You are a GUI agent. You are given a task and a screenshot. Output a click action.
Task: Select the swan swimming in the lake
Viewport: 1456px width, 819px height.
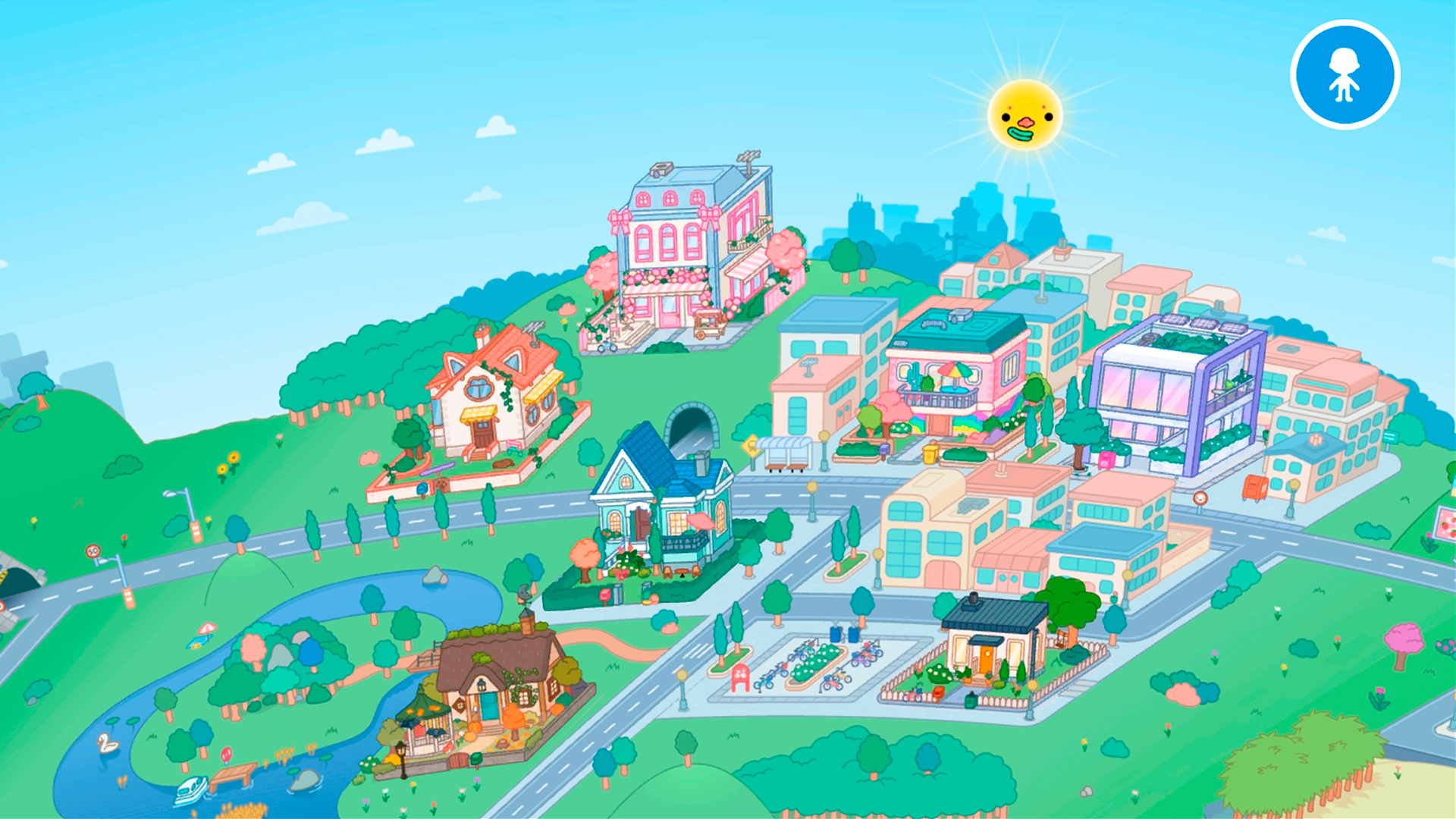(108, 743)
